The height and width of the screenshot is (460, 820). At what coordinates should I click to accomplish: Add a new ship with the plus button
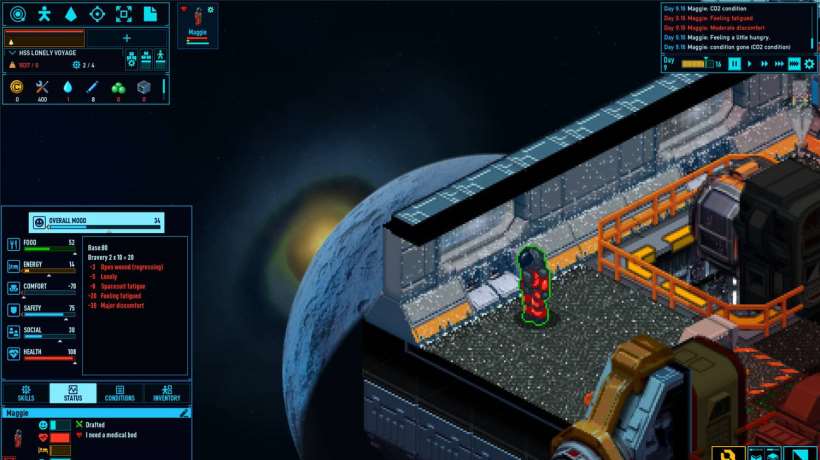[x=127, y=38]
